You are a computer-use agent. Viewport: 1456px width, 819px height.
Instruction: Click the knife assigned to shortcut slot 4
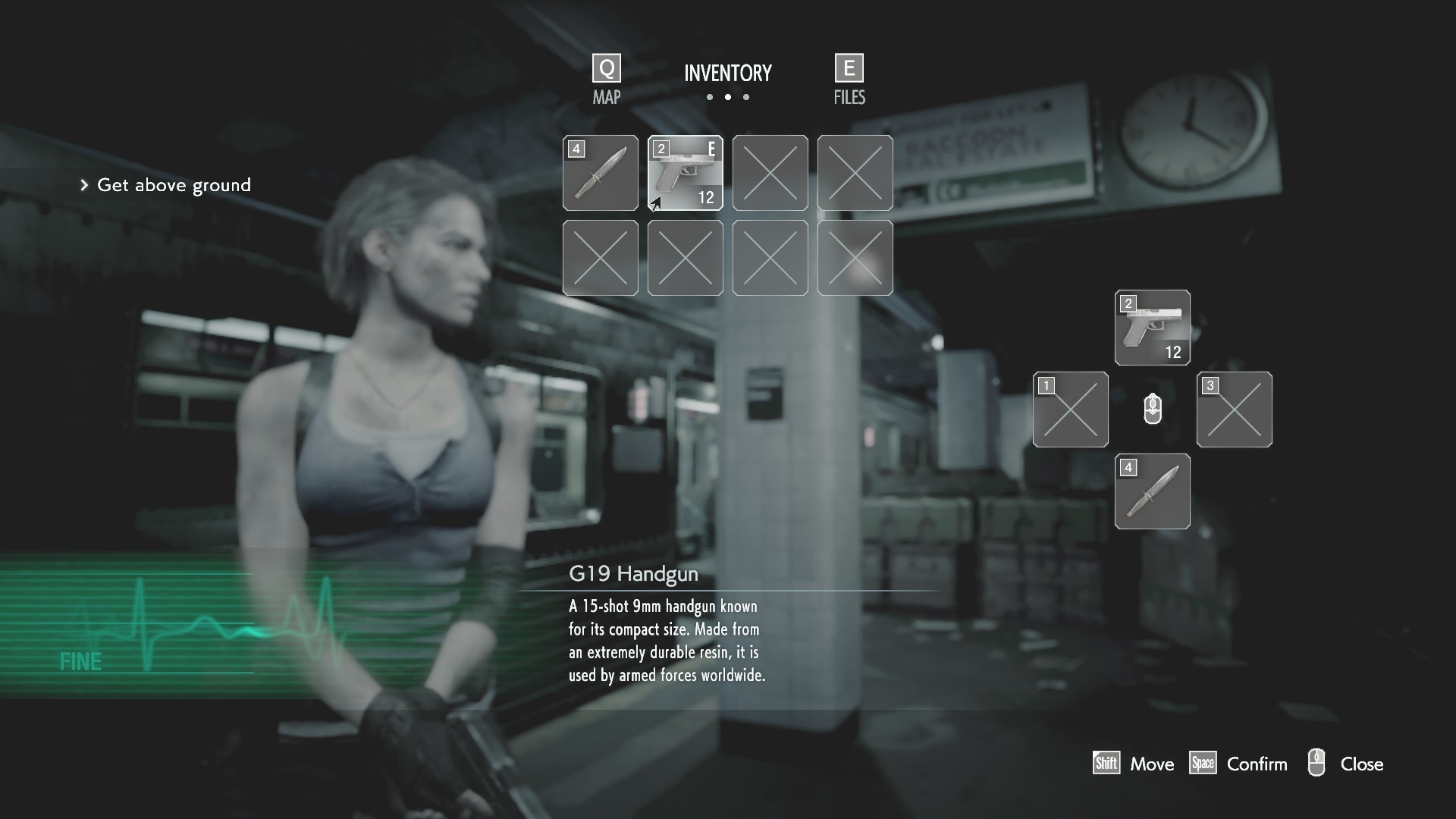1152,491
